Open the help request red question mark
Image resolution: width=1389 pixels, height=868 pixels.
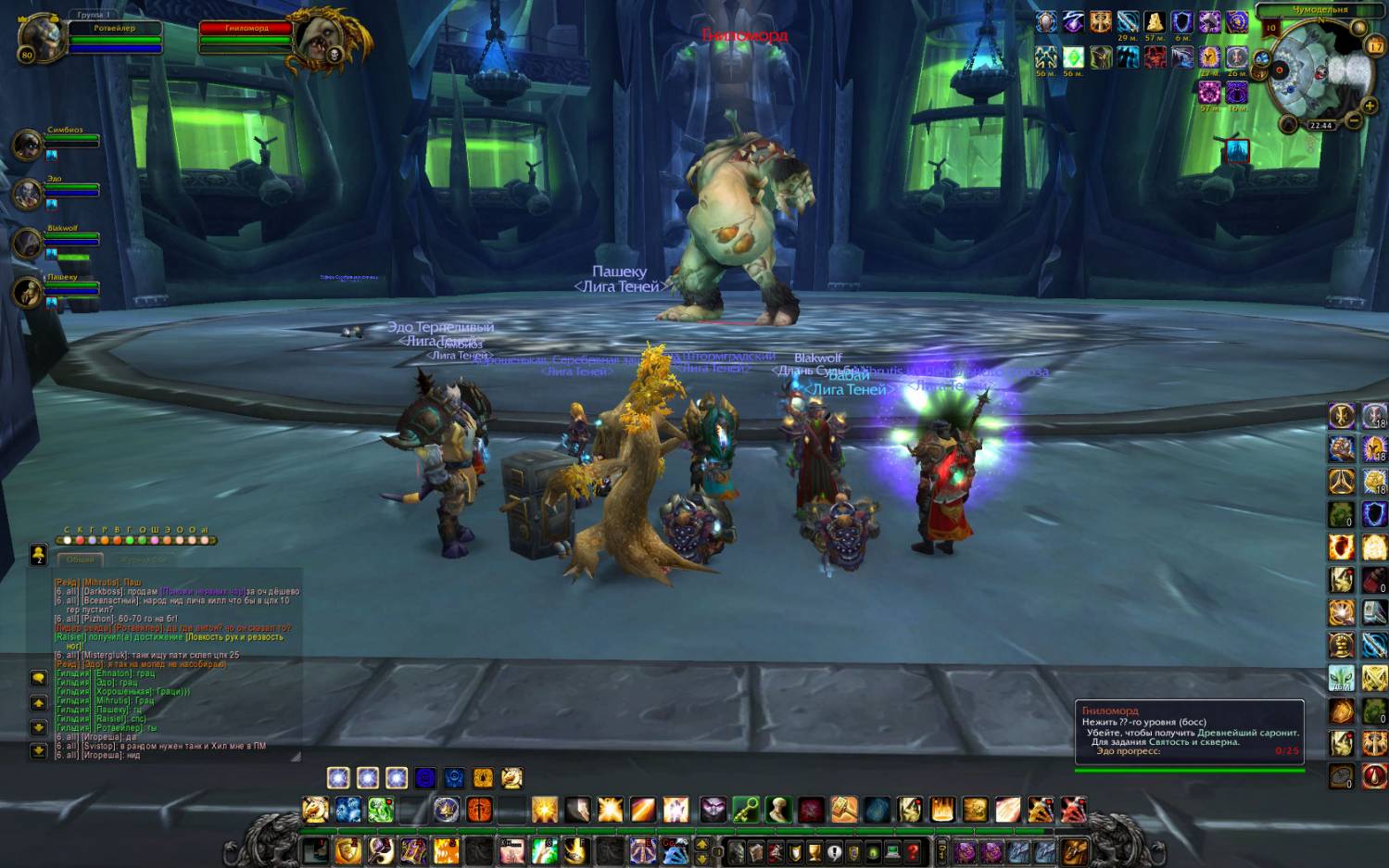(x=913, y=851)
